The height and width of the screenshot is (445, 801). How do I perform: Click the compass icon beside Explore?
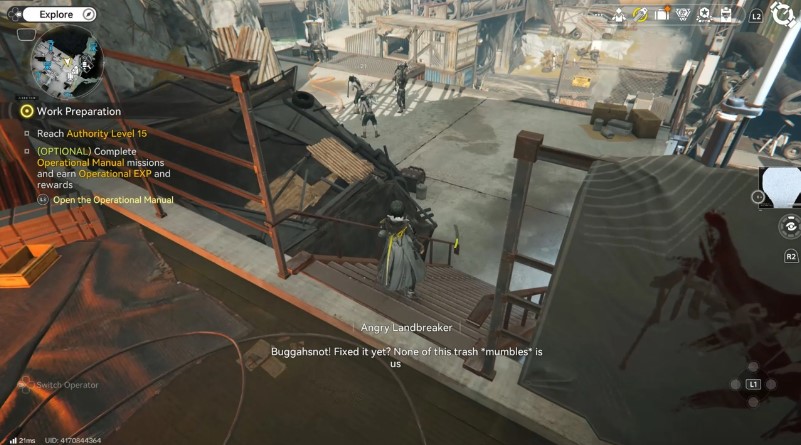[x=88, y=14]
